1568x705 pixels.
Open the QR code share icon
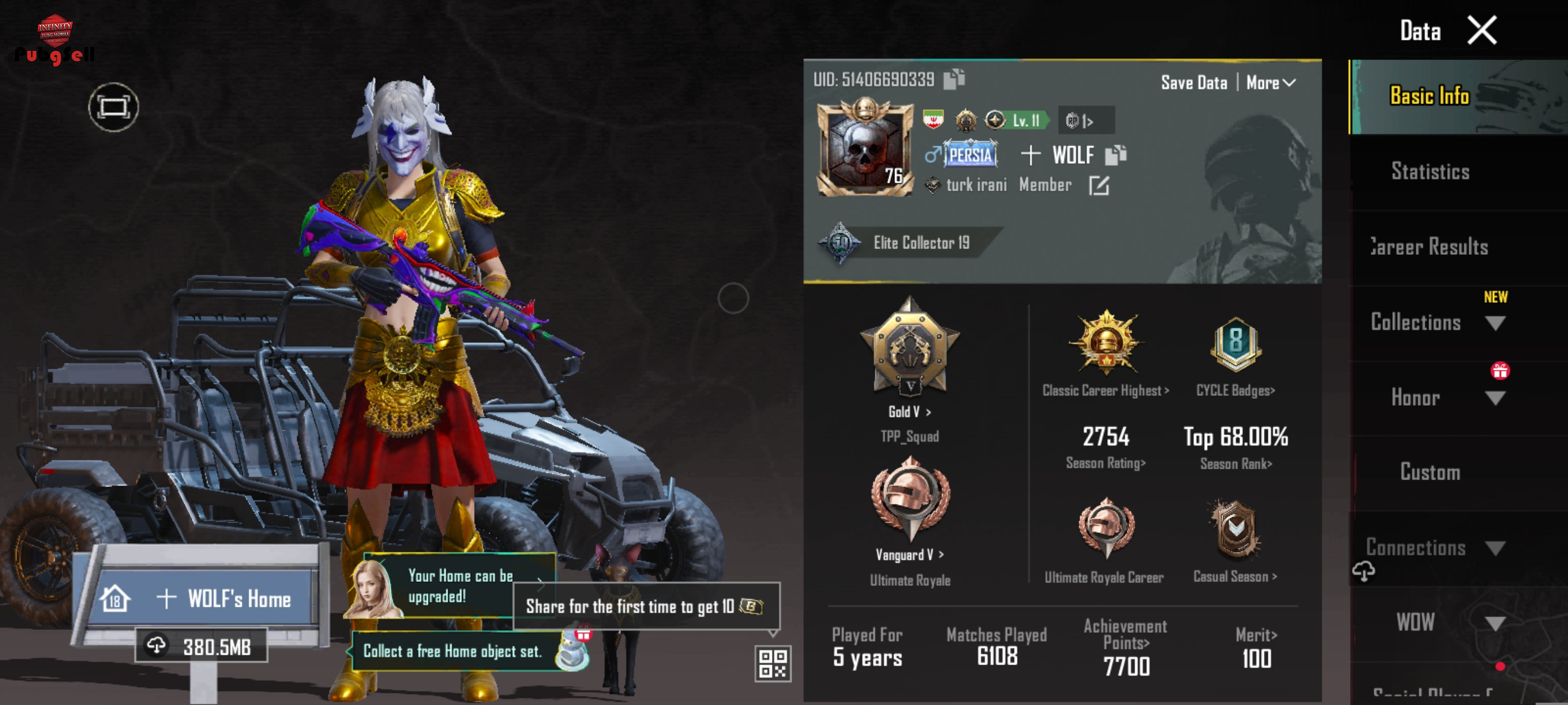click(x=772, y=663)
